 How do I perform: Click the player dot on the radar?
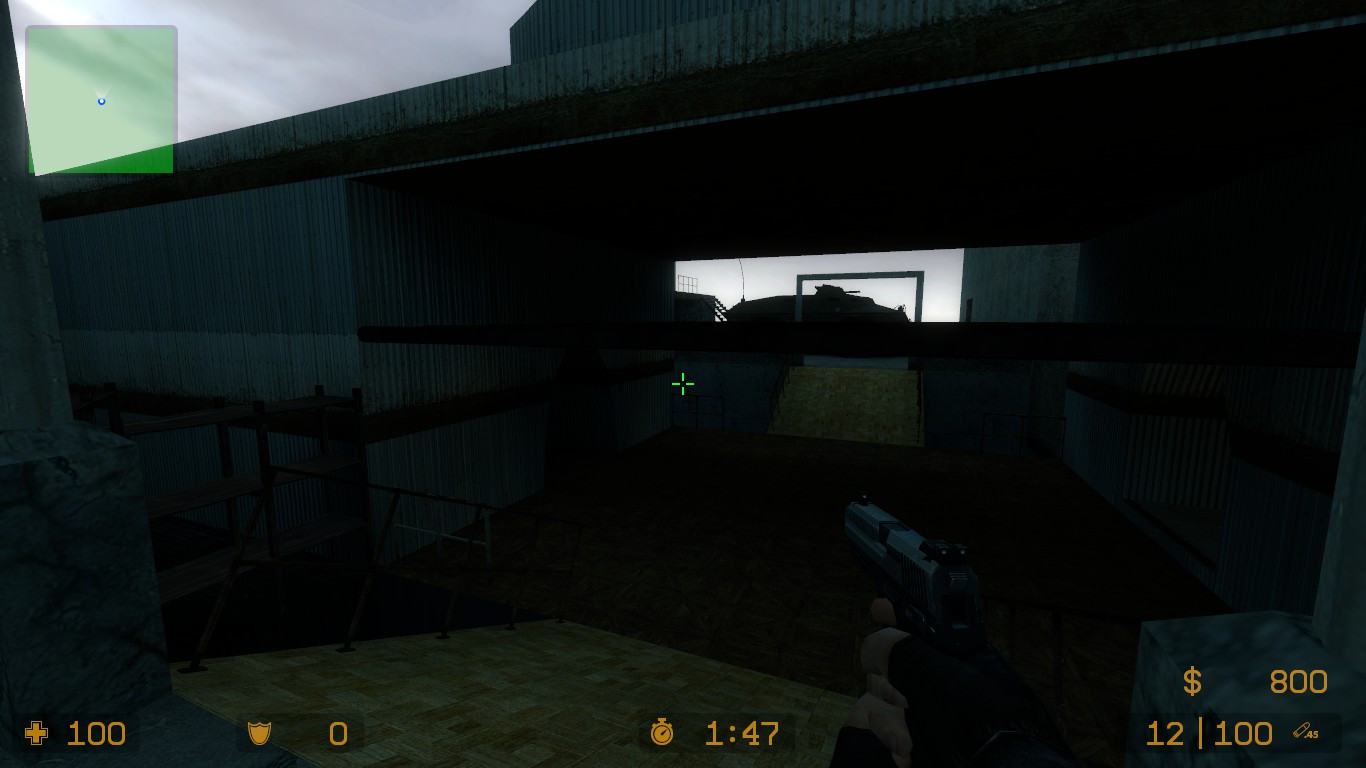coord(100,100)
